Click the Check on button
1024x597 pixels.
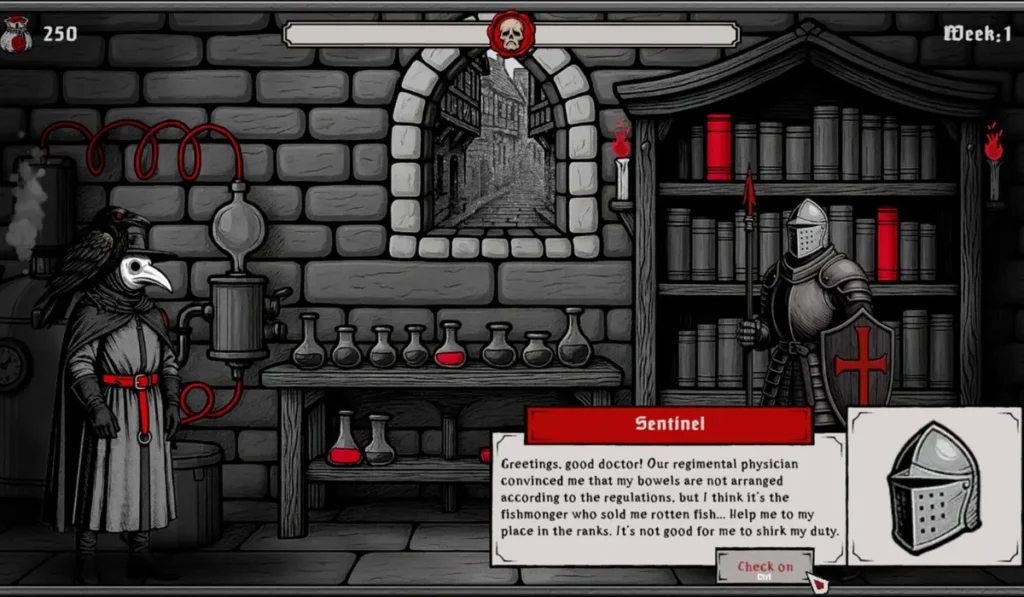tap(765, 567)
